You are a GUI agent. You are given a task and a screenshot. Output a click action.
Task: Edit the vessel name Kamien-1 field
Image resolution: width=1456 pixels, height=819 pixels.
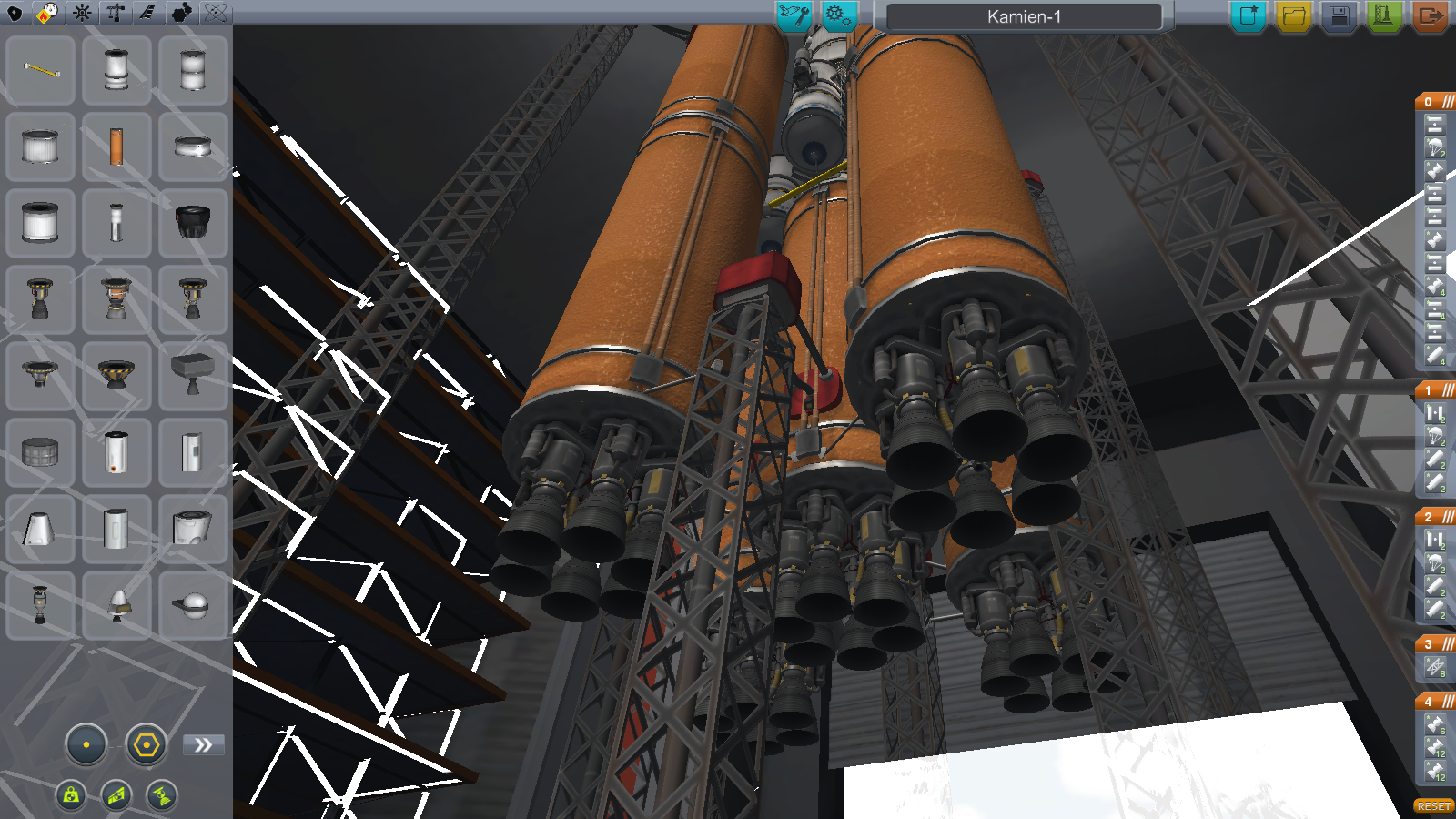tap(1024, 16)
